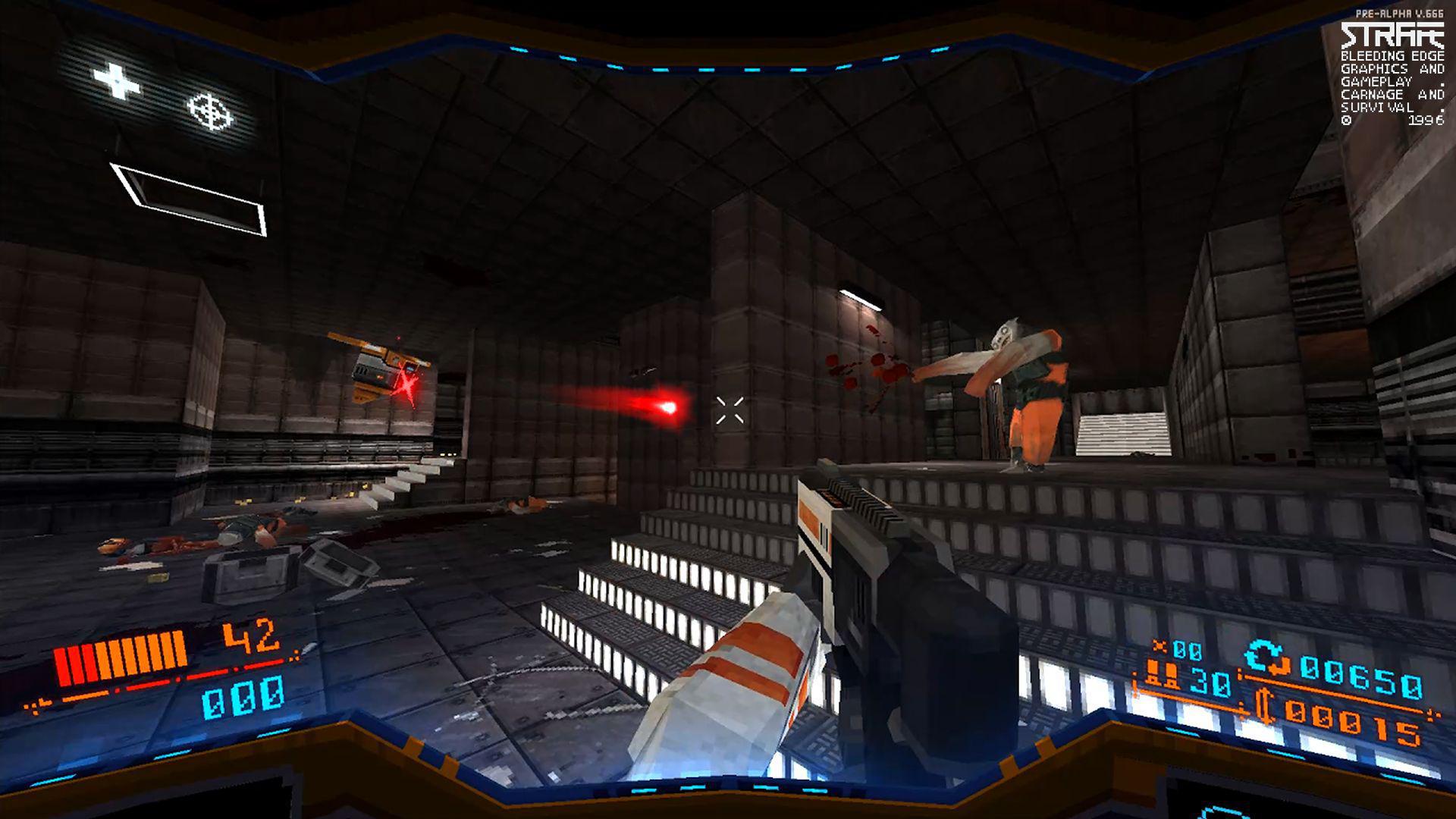Click the crosshair at screen center
The image size is (1456, 819).
tap(730, 409)
